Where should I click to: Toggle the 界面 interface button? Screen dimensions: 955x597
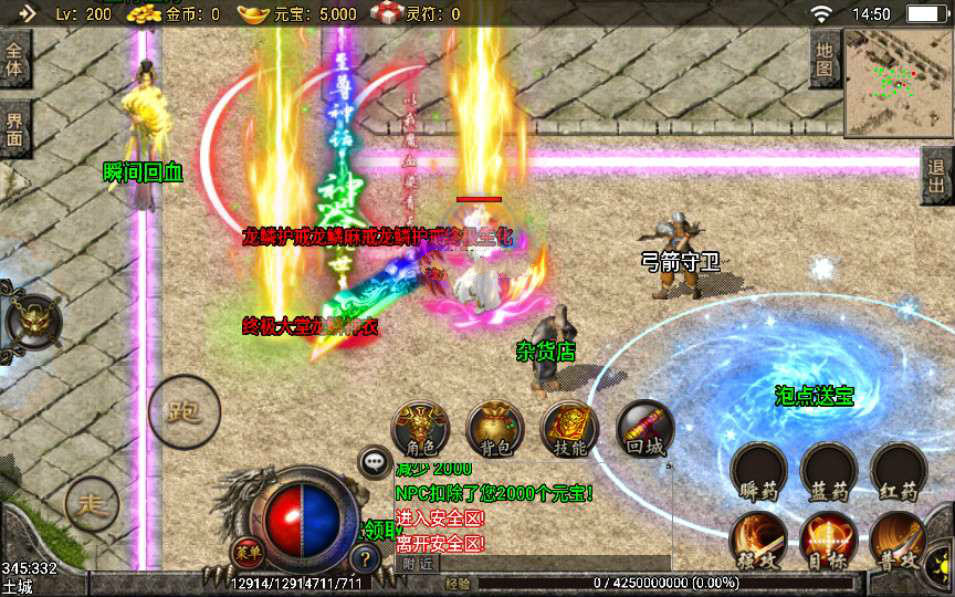(15, 129)
